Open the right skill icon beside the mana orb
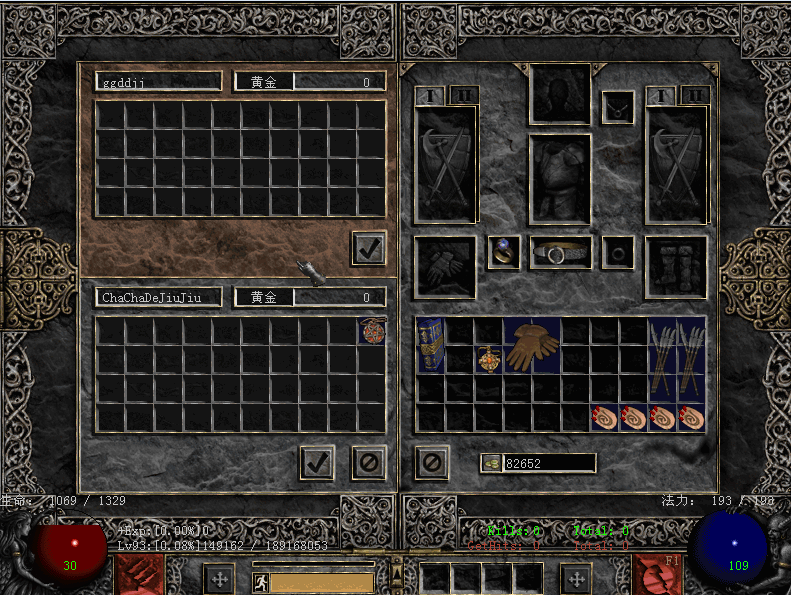This screenshot has width=791, height=595. click(x=658, y=575)
